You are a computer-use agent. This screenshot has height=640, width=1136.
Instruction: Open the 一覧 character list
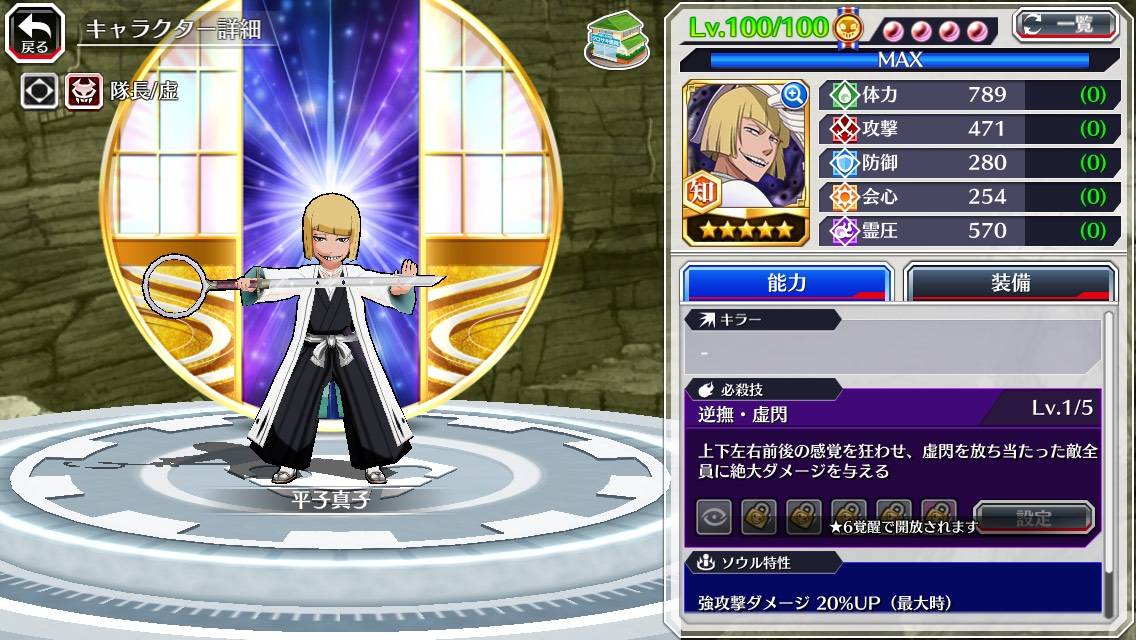[x=1065, y=24]
